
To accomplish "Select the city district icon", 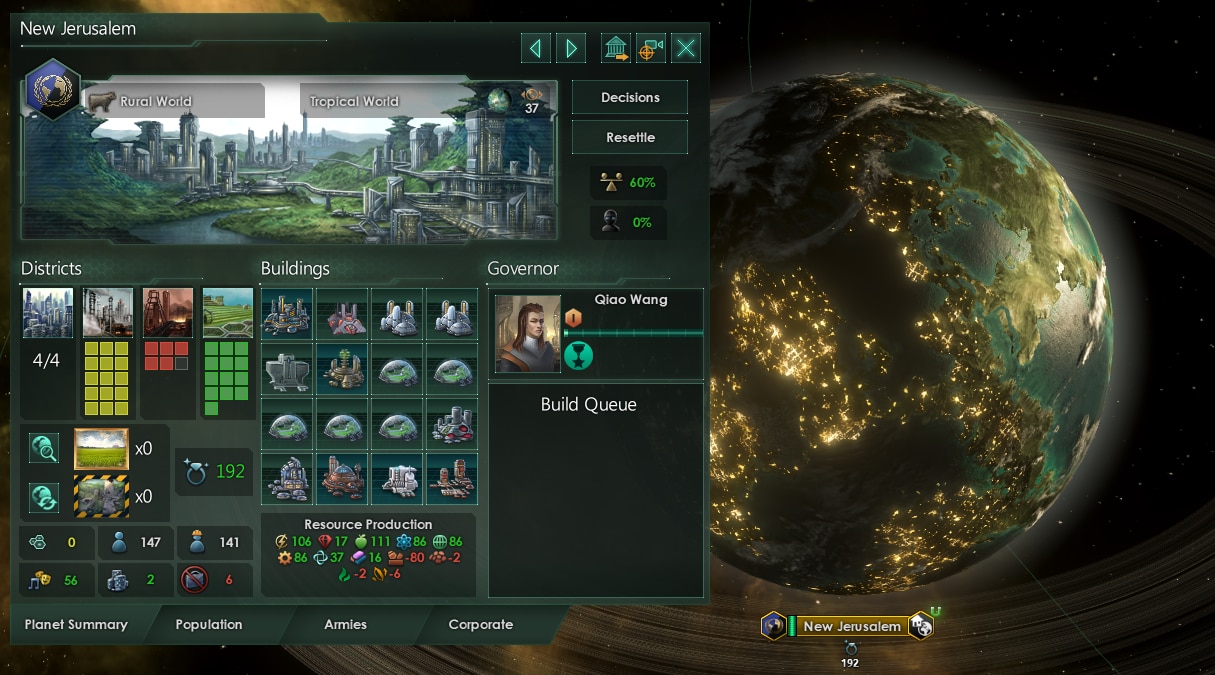I will click(x=48, y=313).
